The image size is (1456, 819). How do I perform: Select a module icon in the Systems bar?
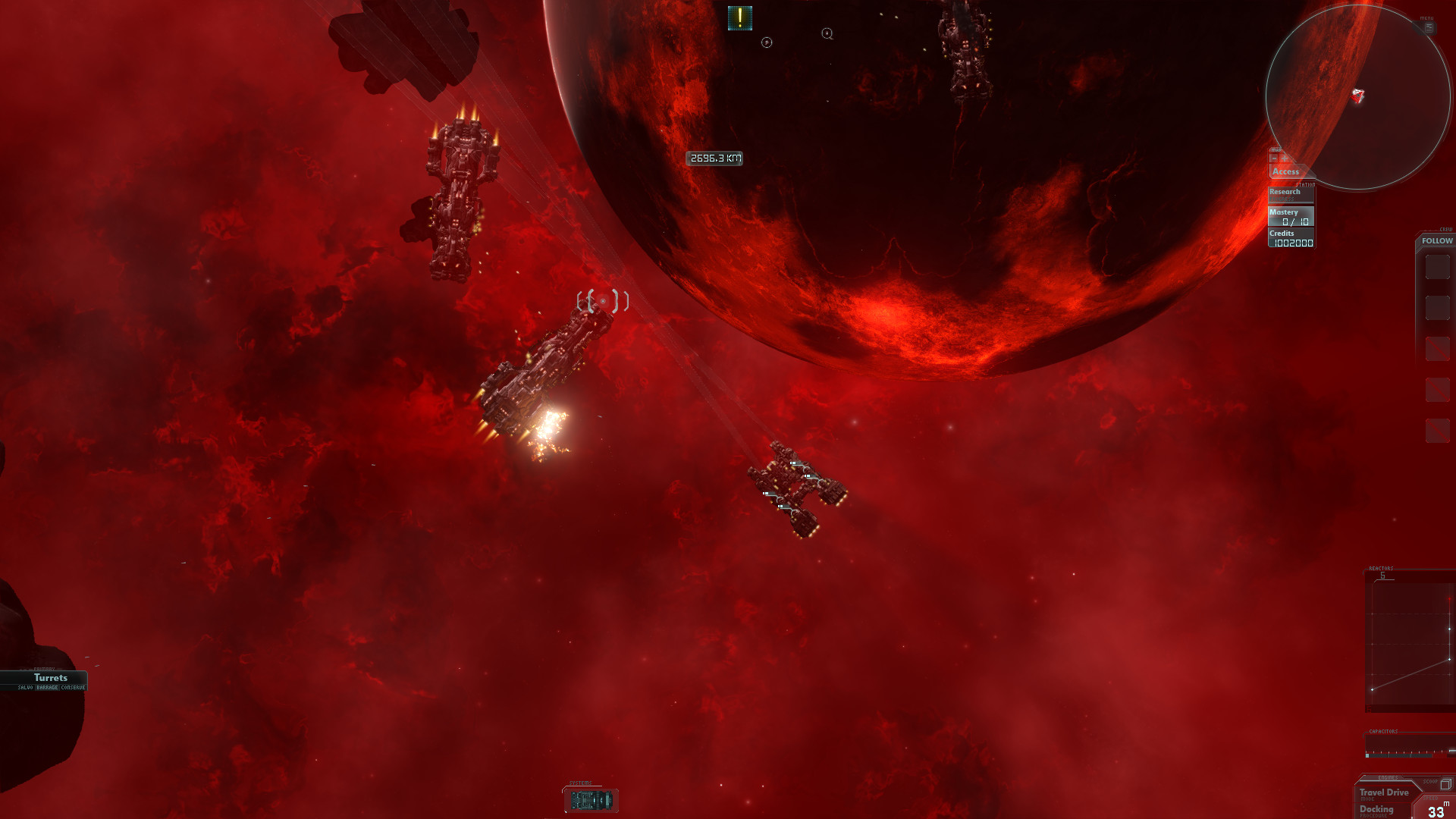coord(591,800)
